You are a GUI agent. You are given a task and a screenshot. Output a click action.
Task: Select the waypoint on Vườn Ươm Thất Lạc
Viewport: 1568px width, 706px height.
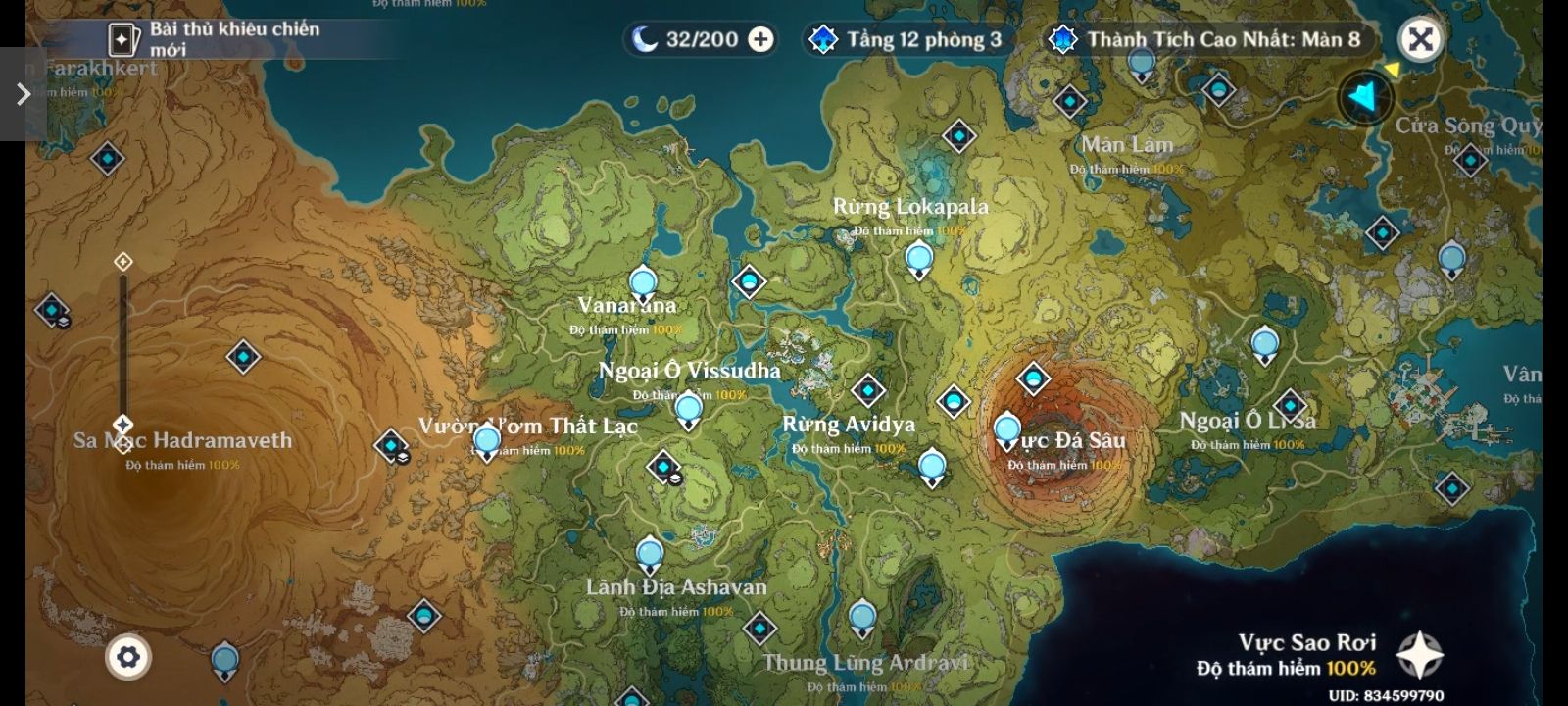tap(487, 442)
